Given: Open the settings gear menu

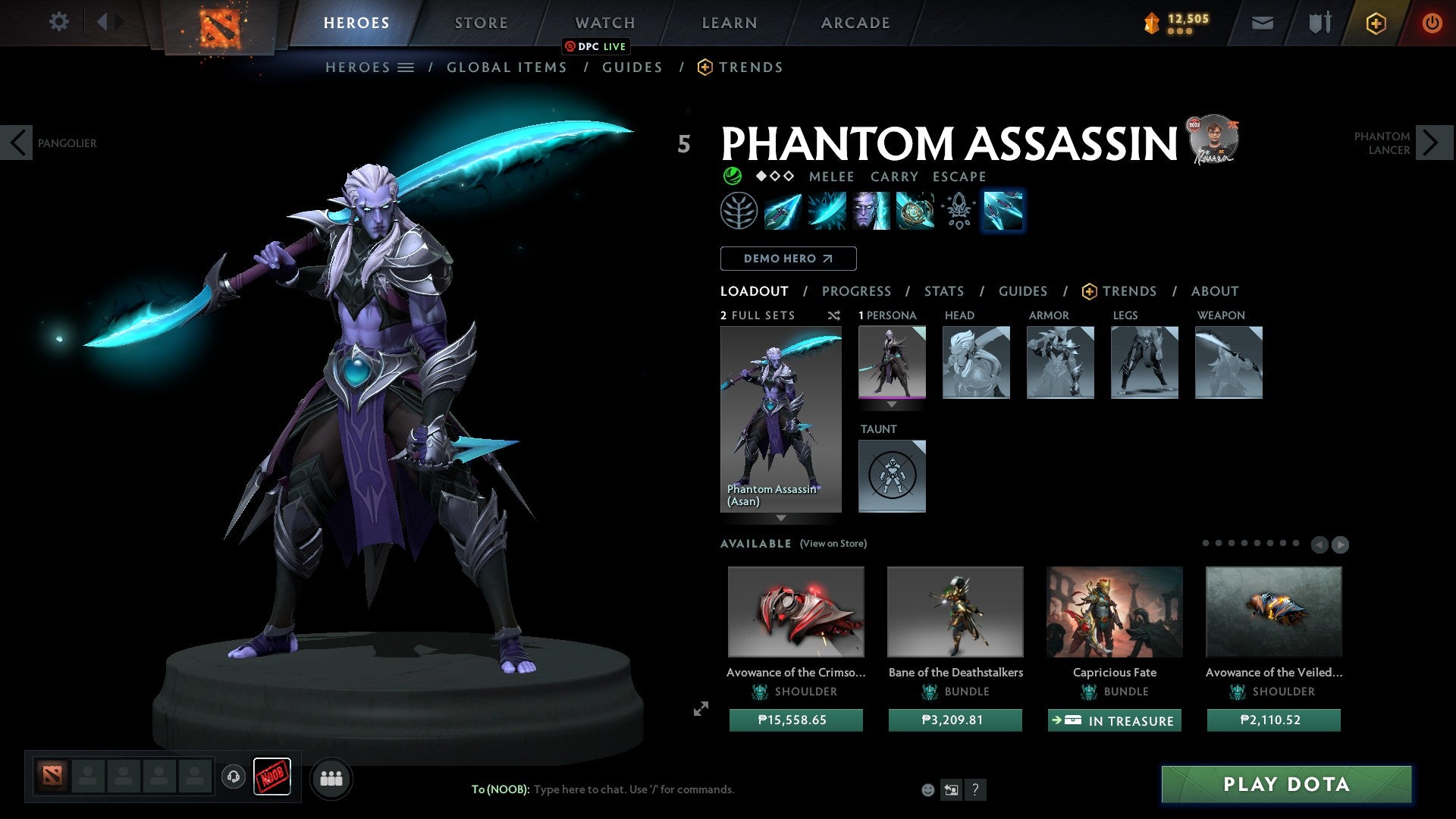Looking at the screenshot, I should (x=58, y=22).
